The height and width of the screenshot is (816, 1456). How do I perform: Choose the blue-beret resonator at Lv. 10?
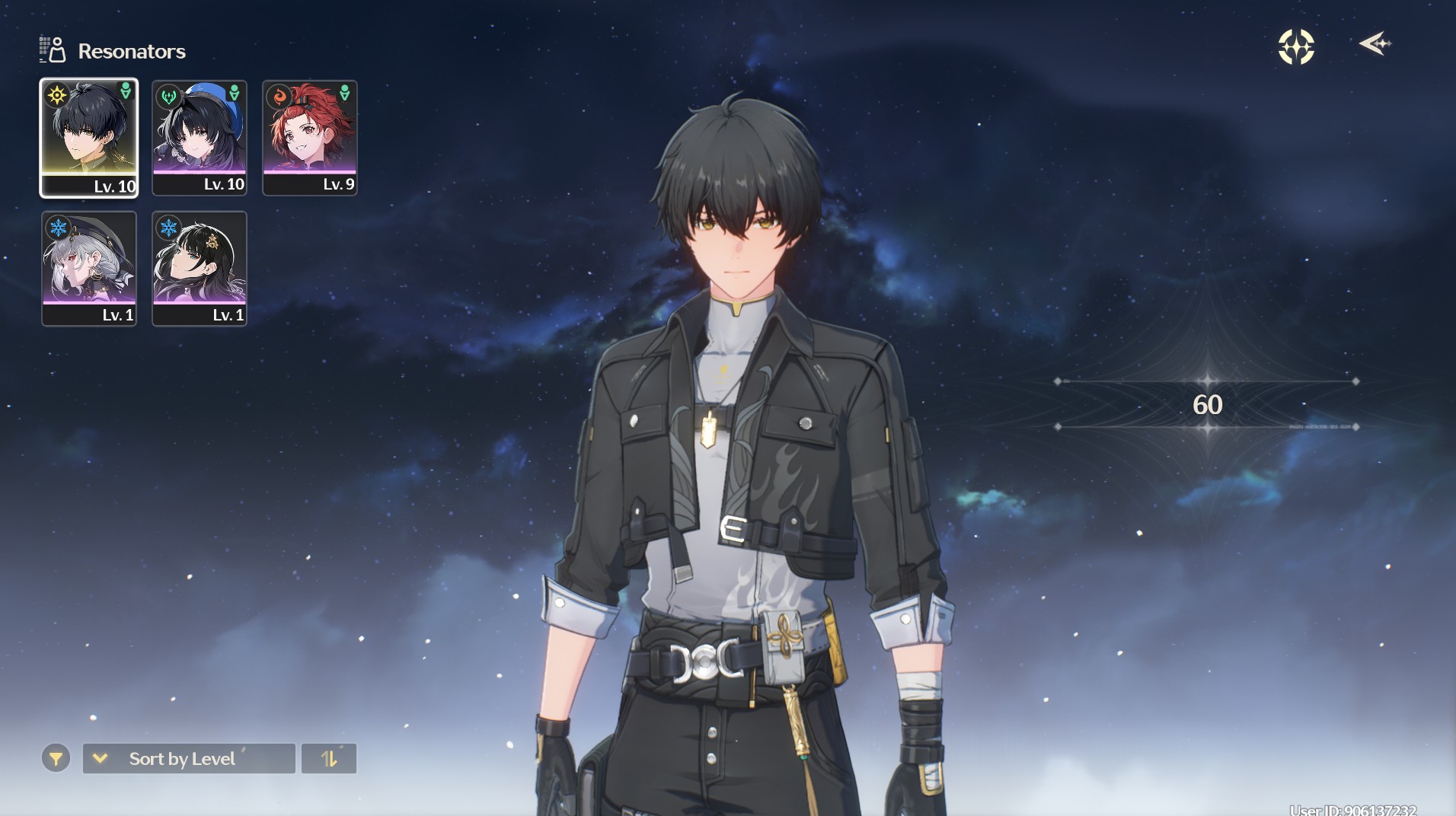pos(200,138)
